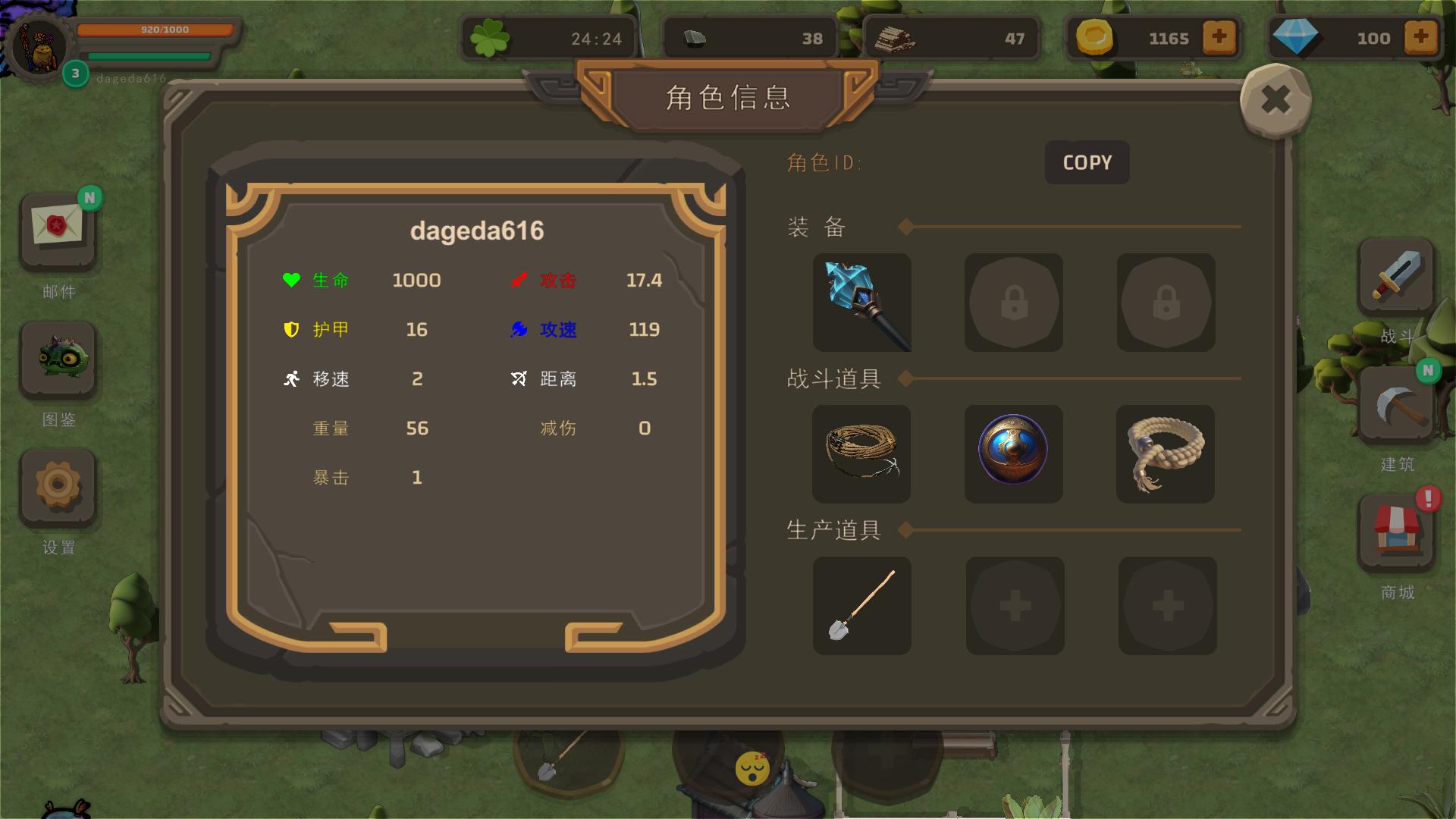Open the locked second equipment slot
This screenshot has height=819, width=1456.
point(1013,302)
